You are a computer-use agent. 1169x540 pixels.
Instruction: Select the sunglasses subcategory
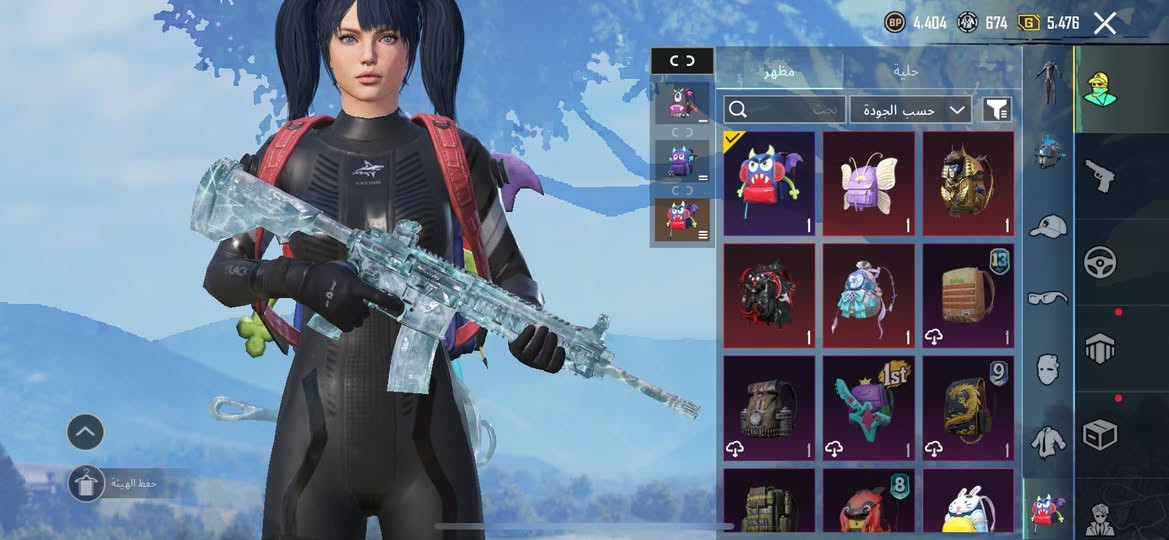[x=1047, y=298]
